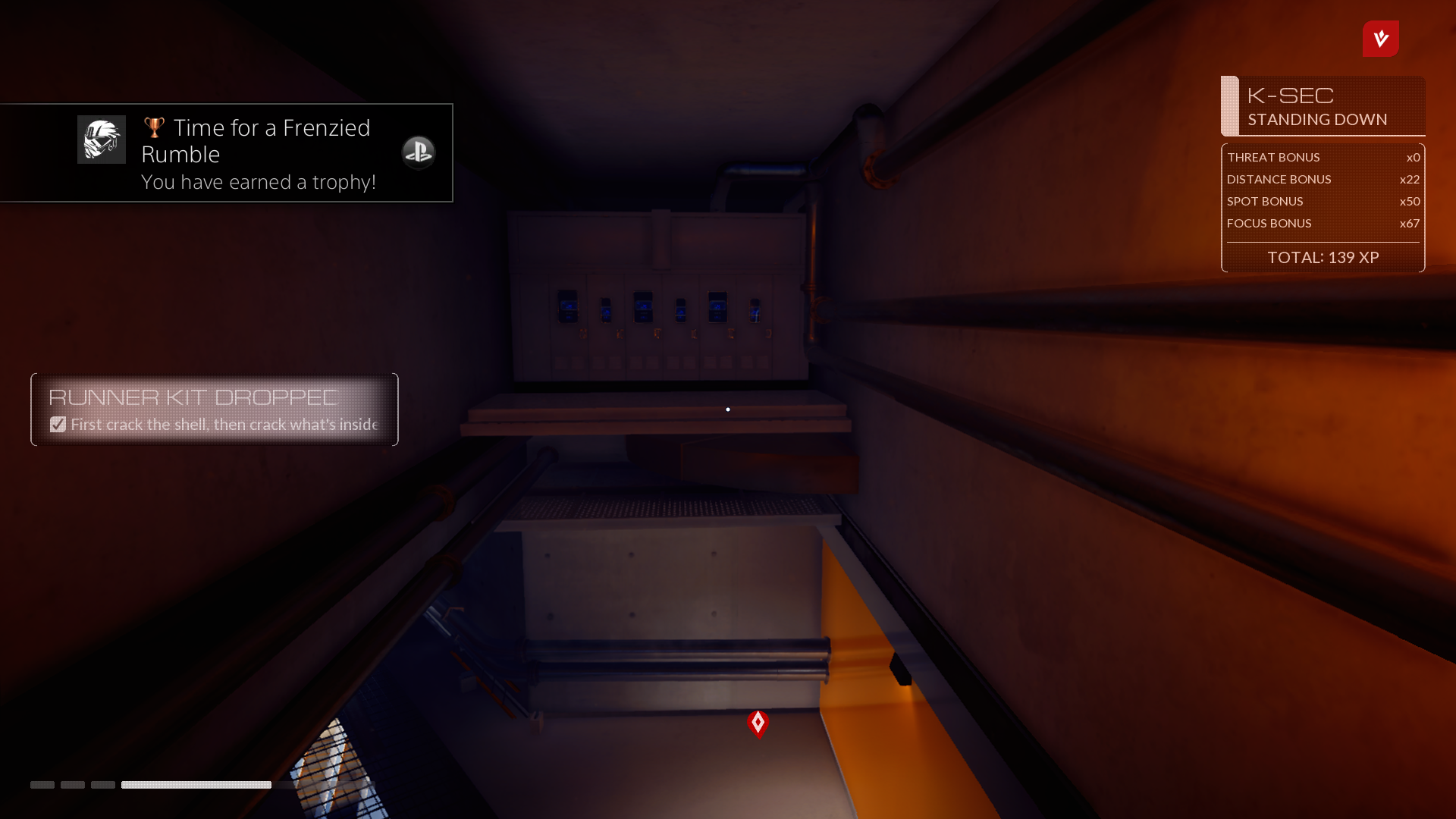1456x819 pixels.
Task: Expand the trophy notification banner
Action: (x=226, y=152)
